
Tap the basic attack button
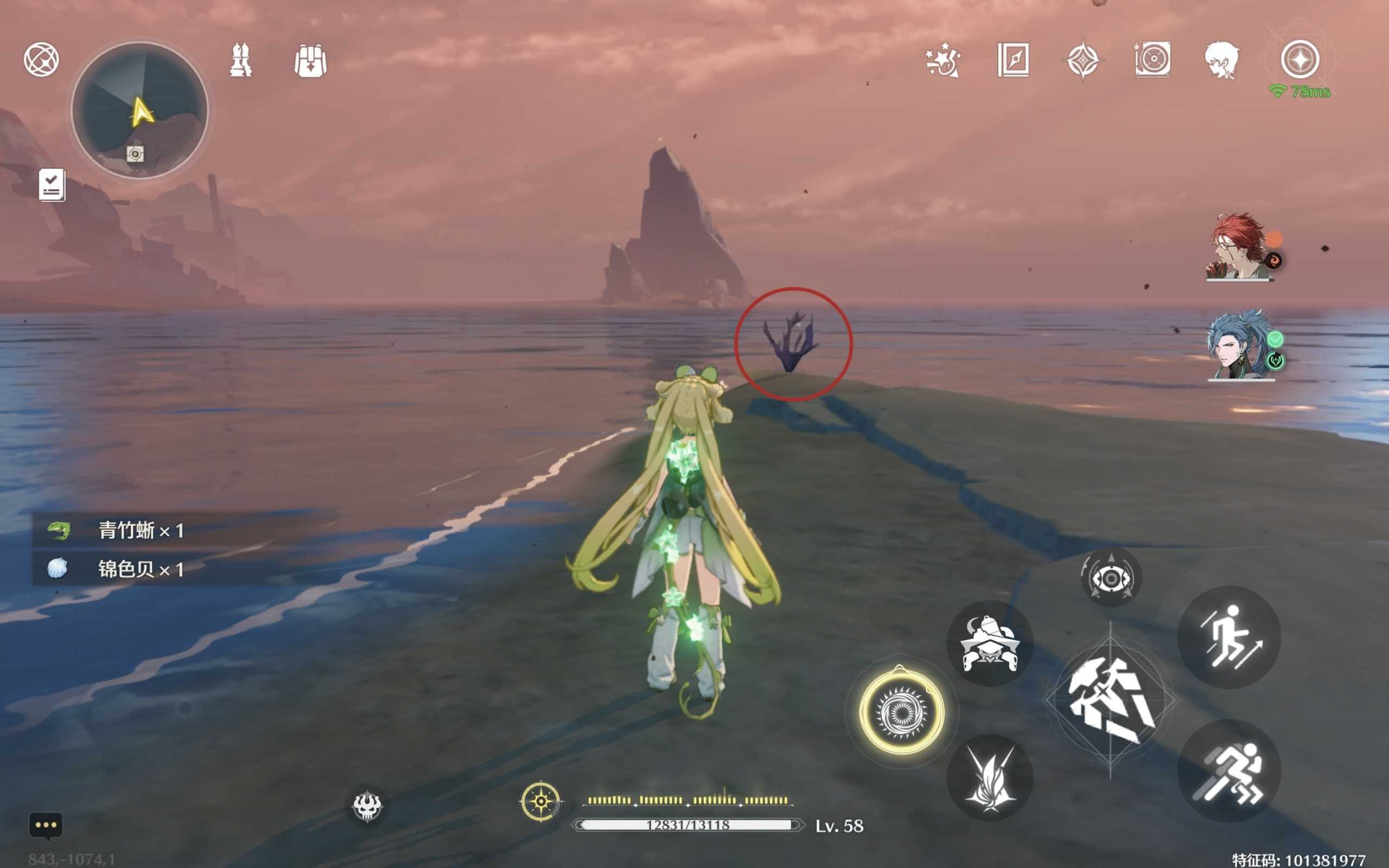(x=1110, y=701)
